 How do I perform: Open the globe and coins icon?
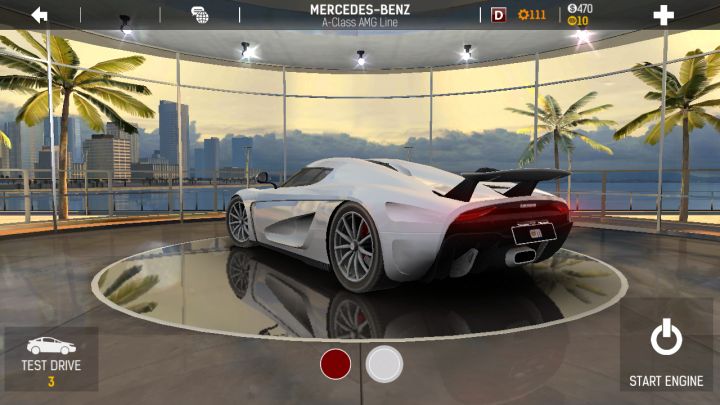[x=200, y=15]
